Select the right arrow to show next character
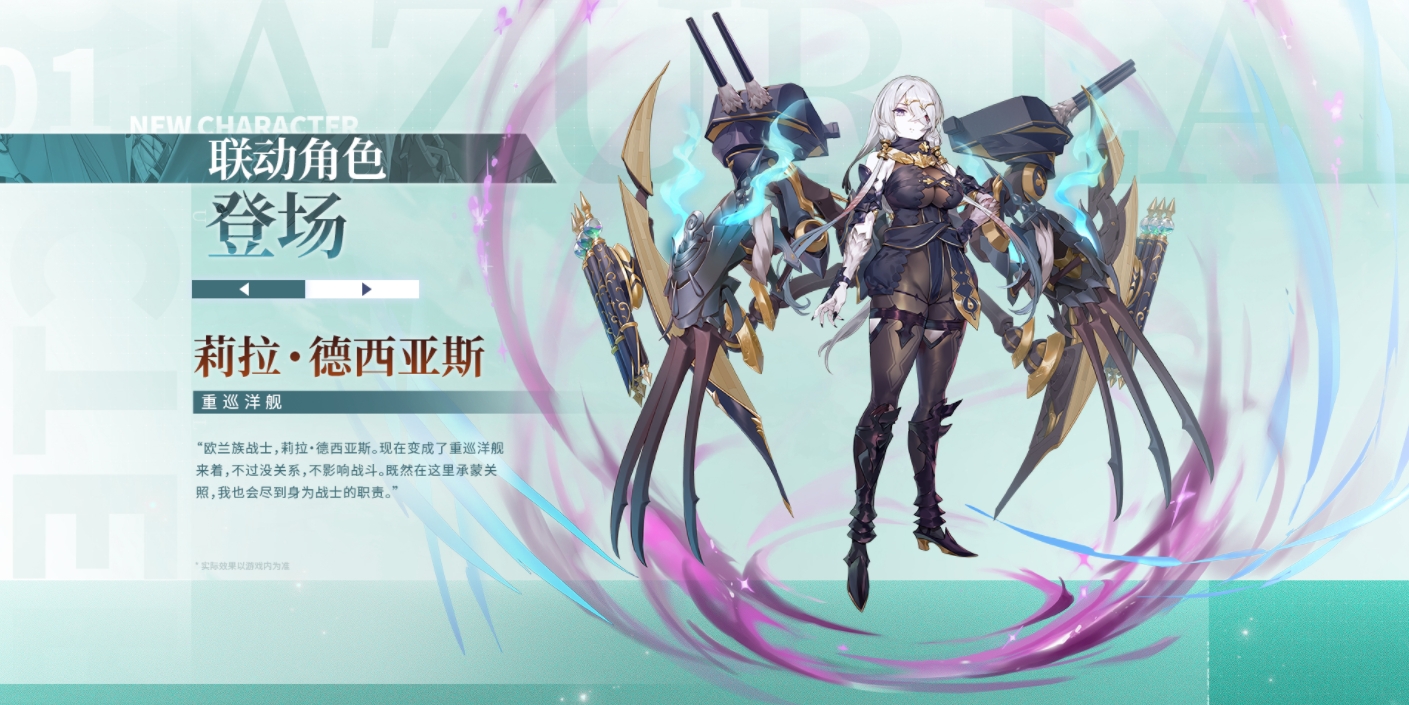Viewport: 1409px width, 705px height. click(365, 289)
